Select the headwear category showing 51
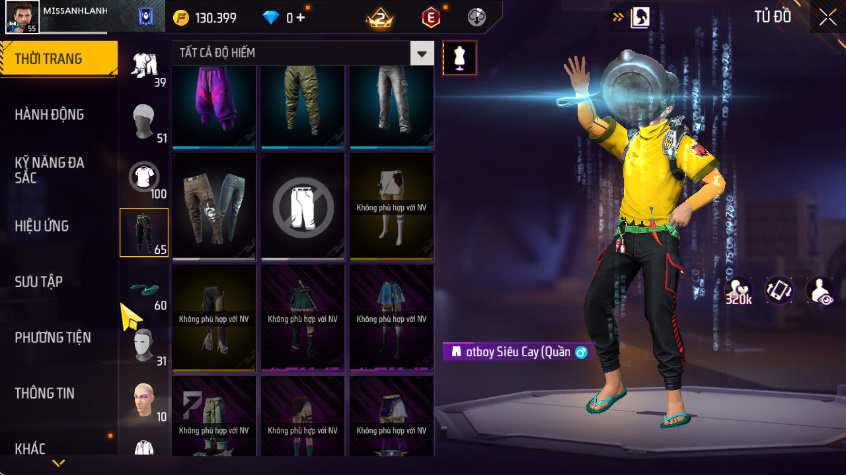 pyautogui.click(x=145, y=122)
